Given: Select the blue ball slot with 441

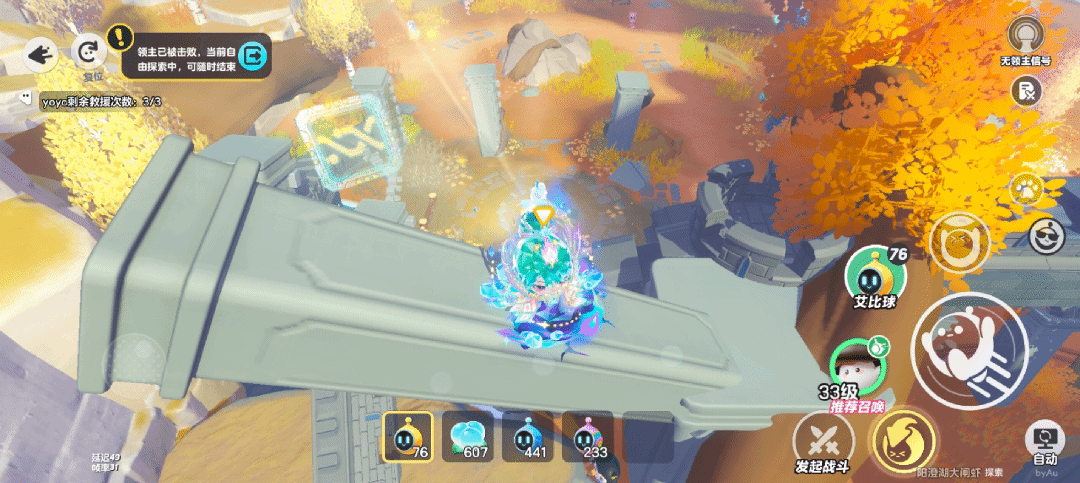Looking at the screenshot, I should point(527,436).
